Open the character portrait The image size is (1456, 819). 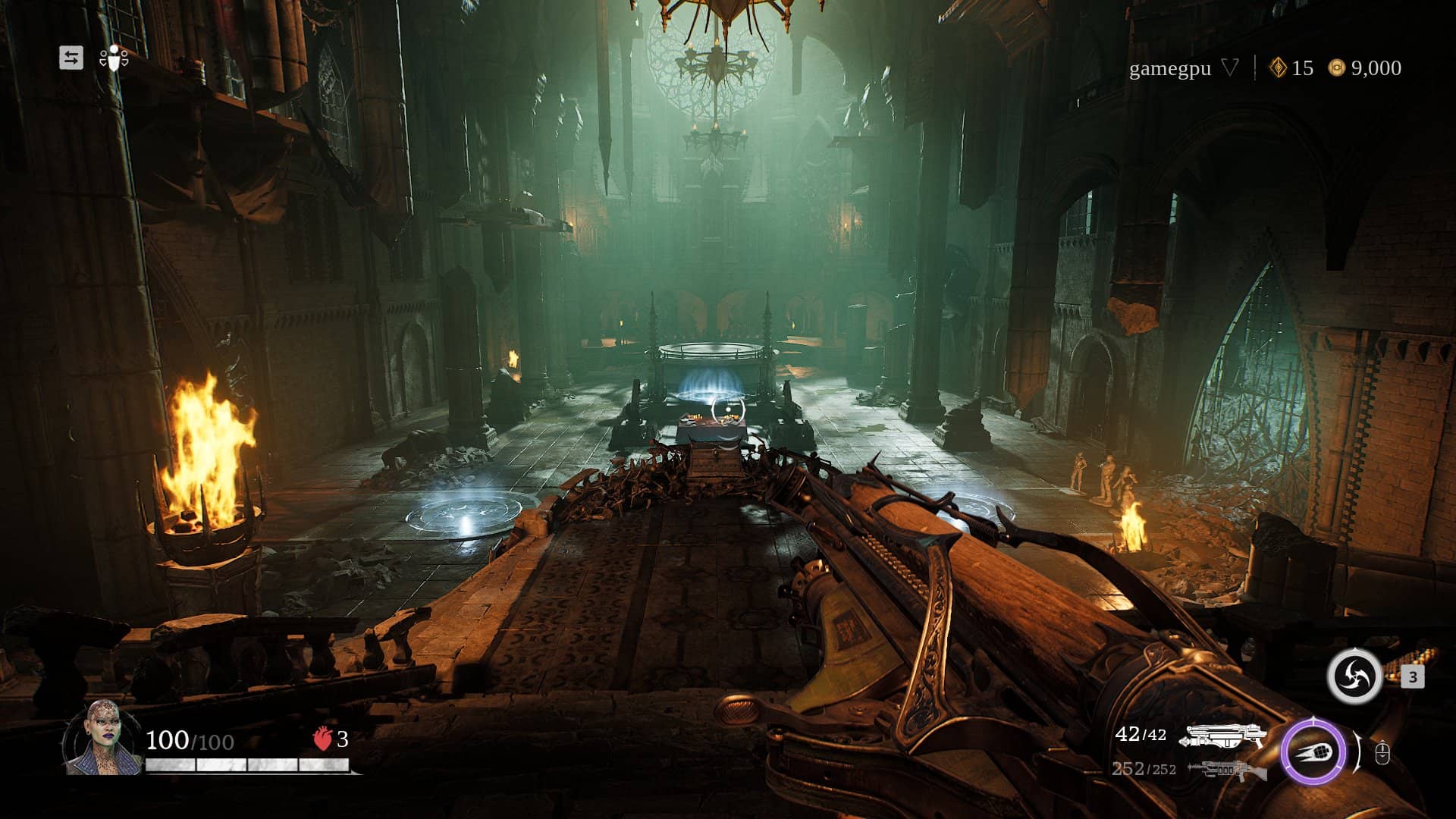coord(102,738)
